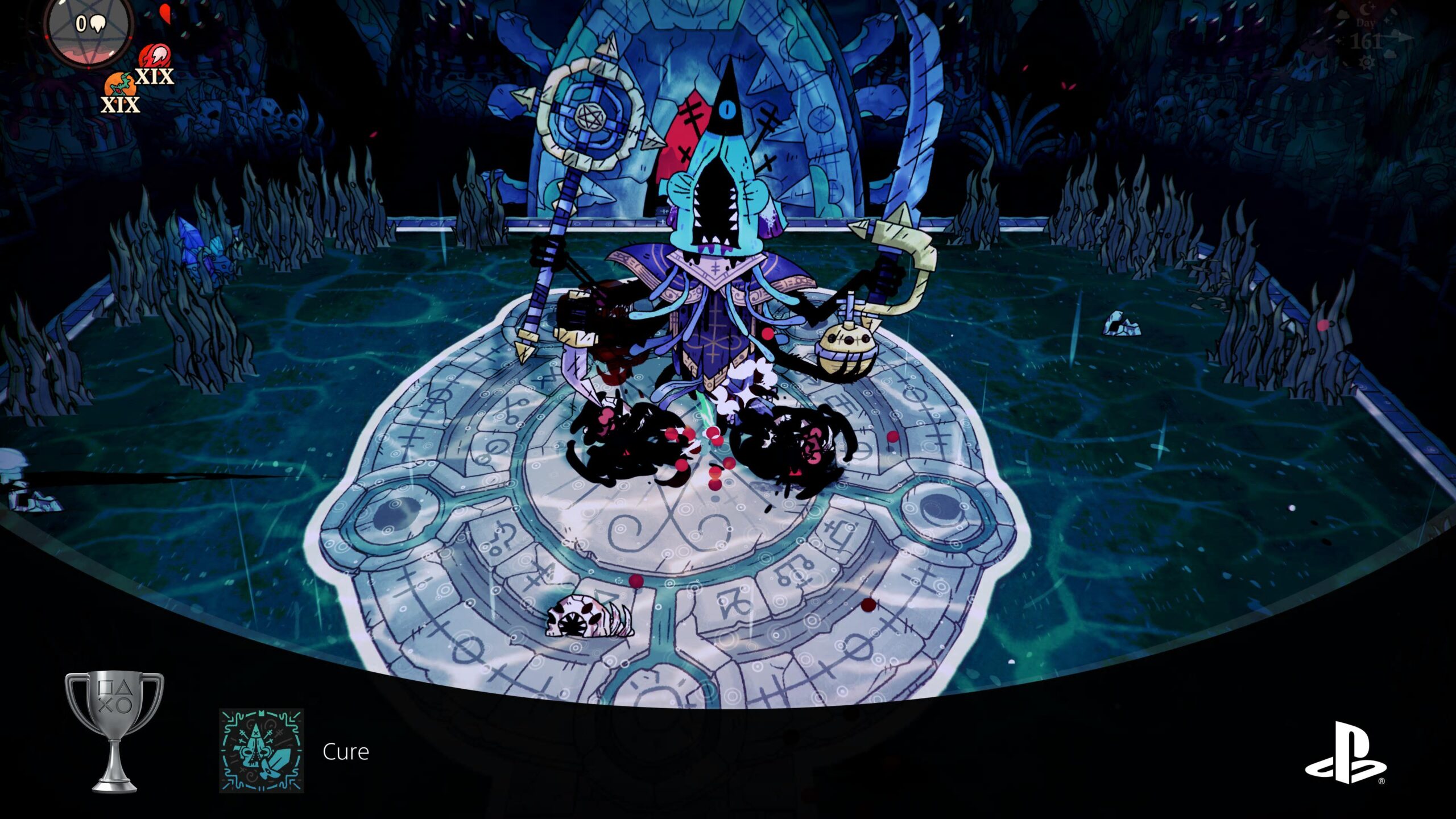Select the red flame tarot icon
Viewport: 1456px width, 819px height.
tap(154, 58)
